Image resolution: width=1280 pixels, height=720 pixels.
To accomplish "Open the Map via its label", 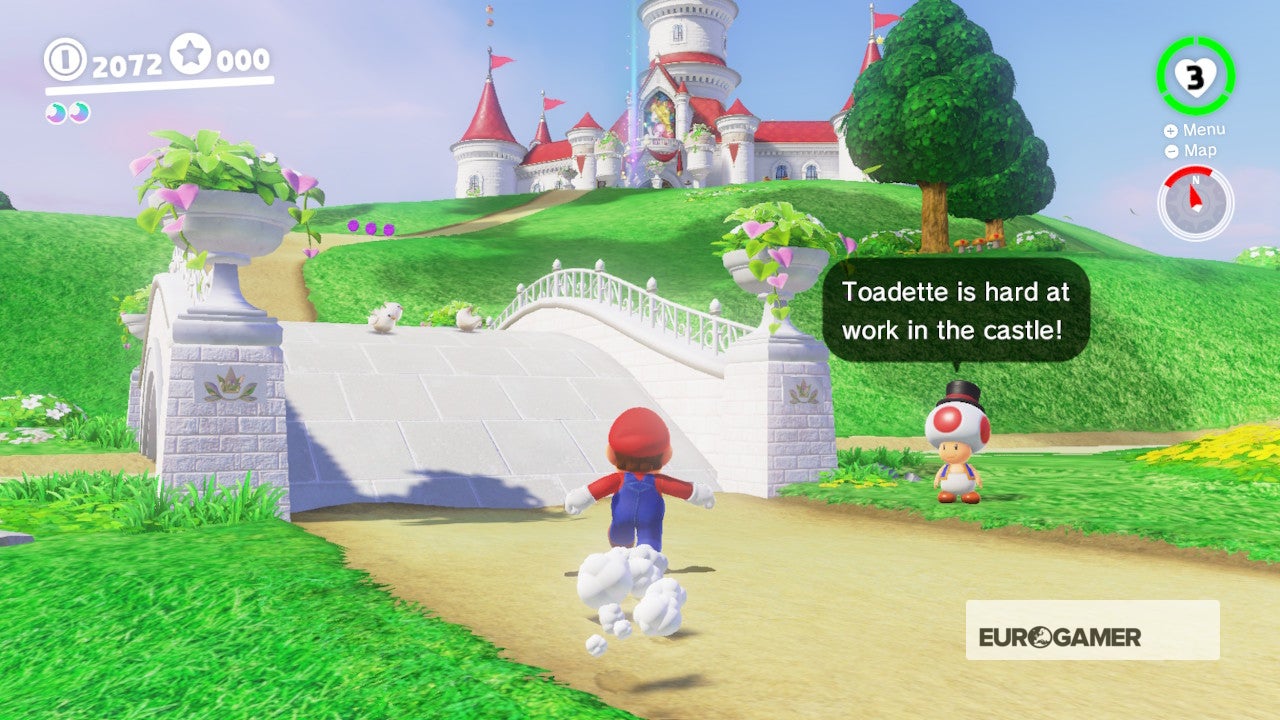I will pos(1199,151).
